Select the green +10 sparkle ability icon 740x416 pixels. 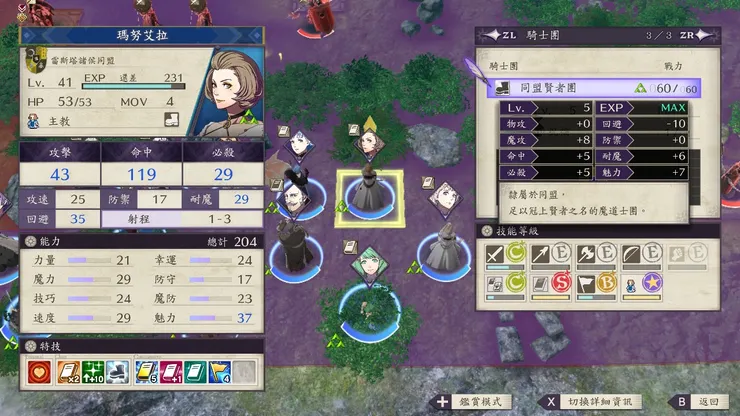(x=93, y=372)
